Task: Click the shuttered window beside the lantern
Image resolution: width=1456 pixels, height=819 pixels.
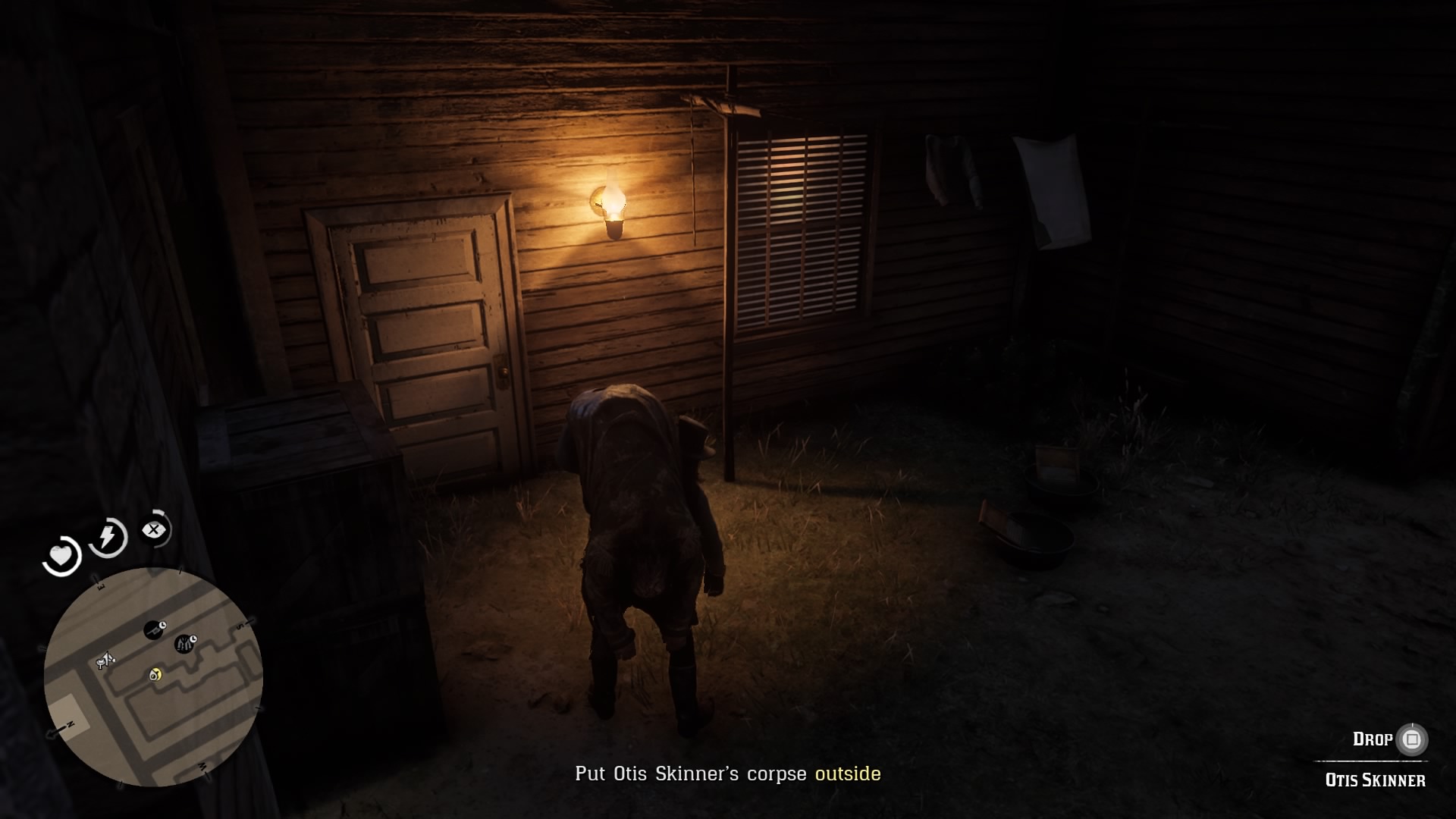Action: point(800,227)
